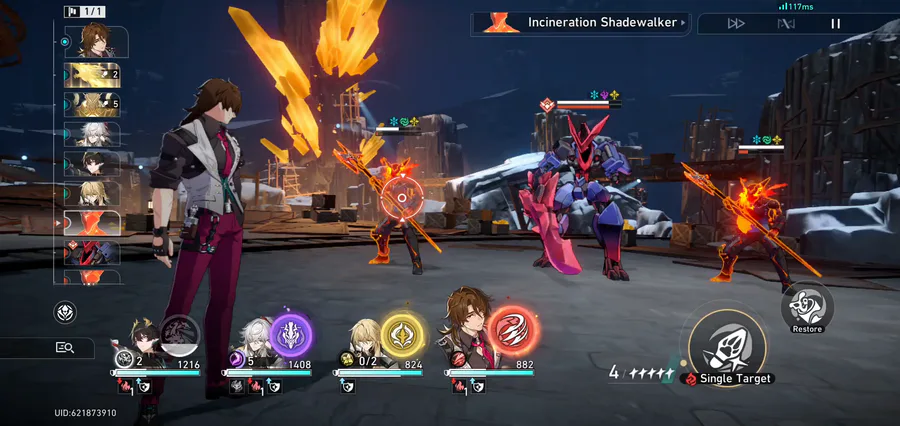Toggle auto-battle mode
Image resolution: width=900 pixels, height=426 pixels.
(786, 23)
